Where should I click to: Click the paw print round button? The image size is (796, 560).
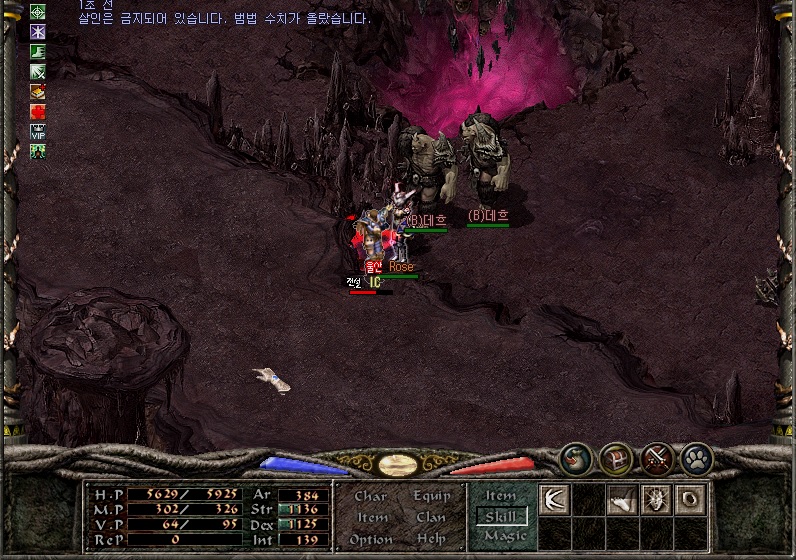click(696, 458)
